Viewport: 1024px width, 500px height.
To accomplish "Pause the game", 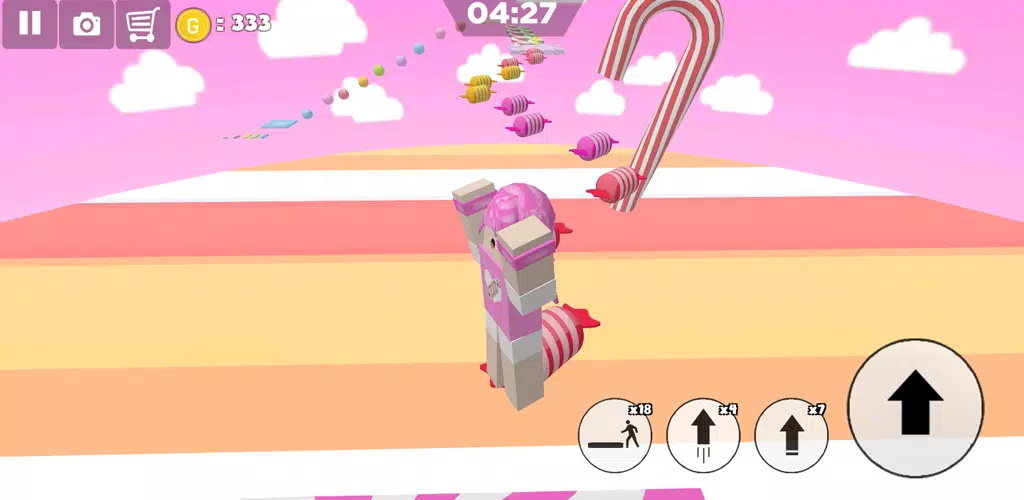I will pos(29,23).
